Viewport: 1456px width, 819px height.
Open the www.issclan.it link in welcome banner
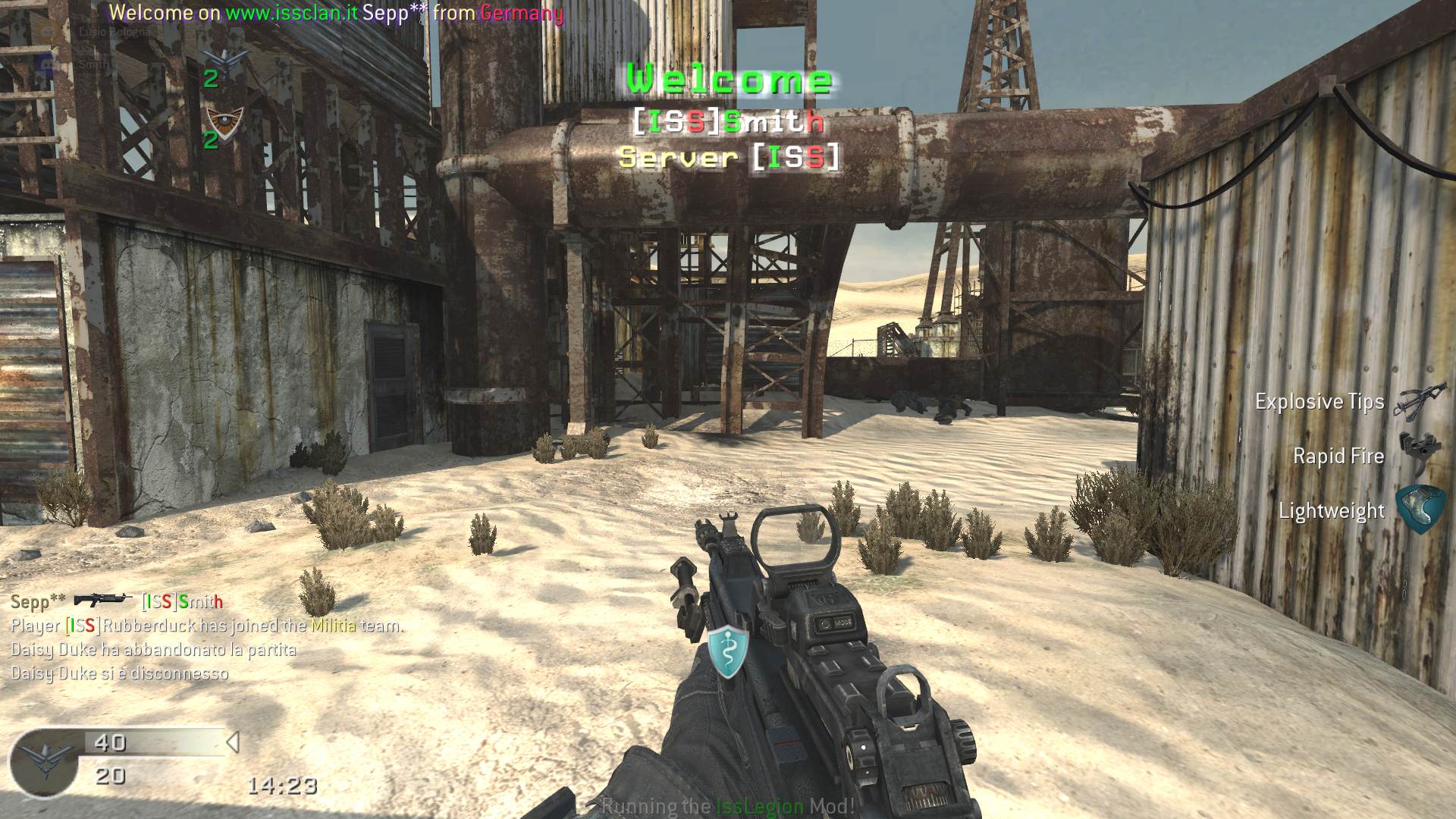291,13
